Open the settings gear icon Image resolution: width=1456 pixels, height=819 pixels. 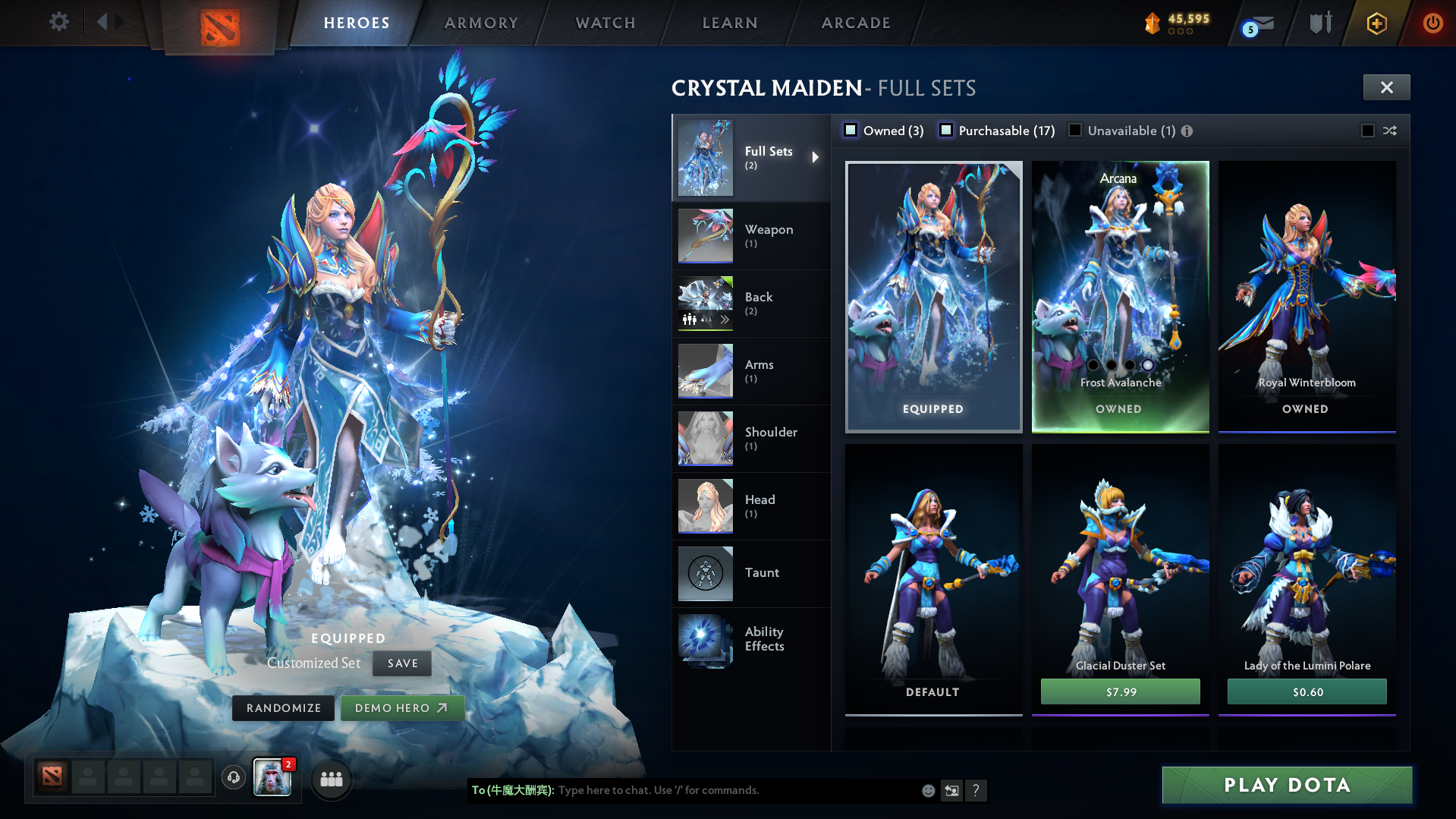[x=58, y=22]
